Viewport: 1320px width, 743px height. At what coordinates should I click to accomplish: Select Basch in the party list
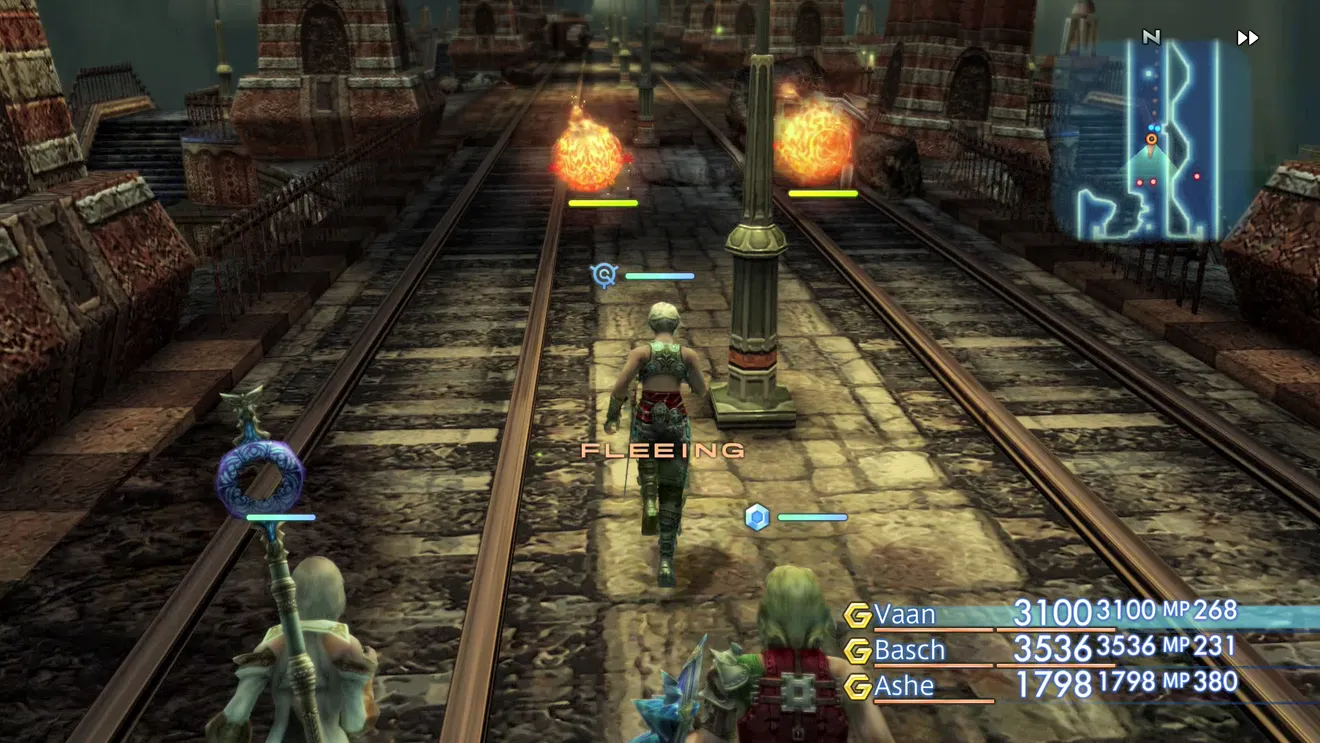909,650
